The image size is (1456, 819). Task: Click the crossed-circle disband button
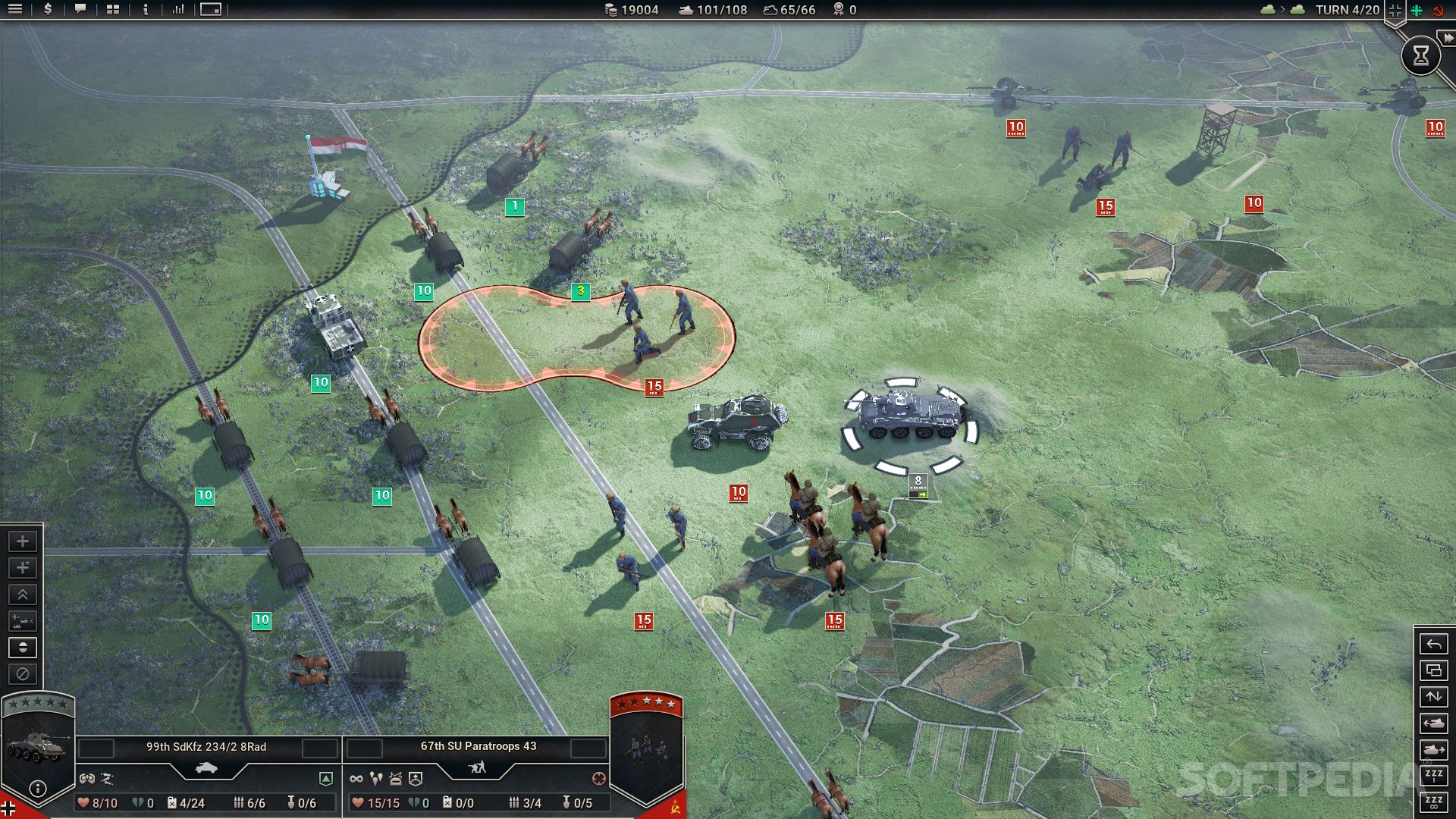[23, 673]
